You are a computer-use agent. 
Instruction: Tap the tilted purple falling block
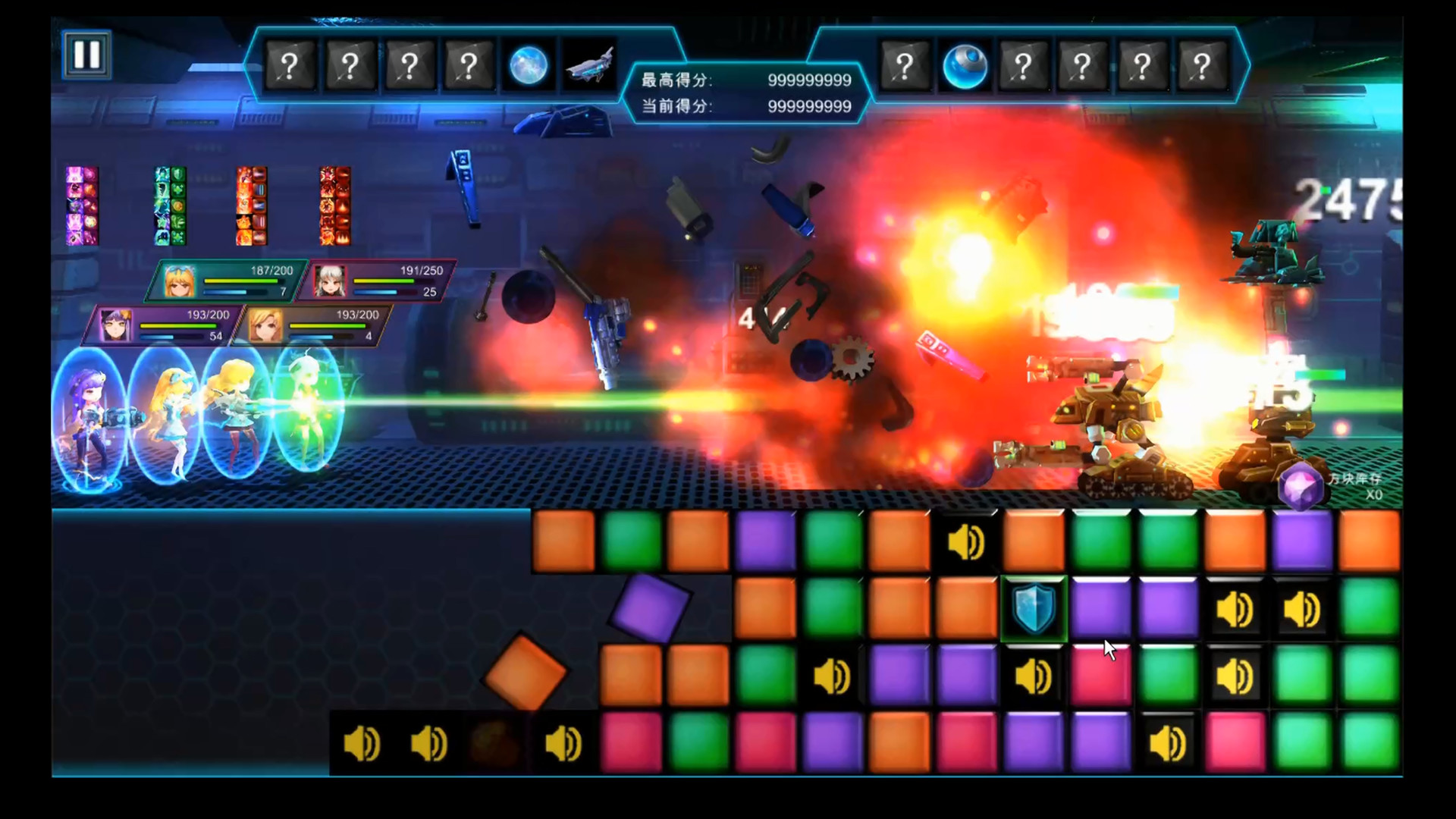649,608
